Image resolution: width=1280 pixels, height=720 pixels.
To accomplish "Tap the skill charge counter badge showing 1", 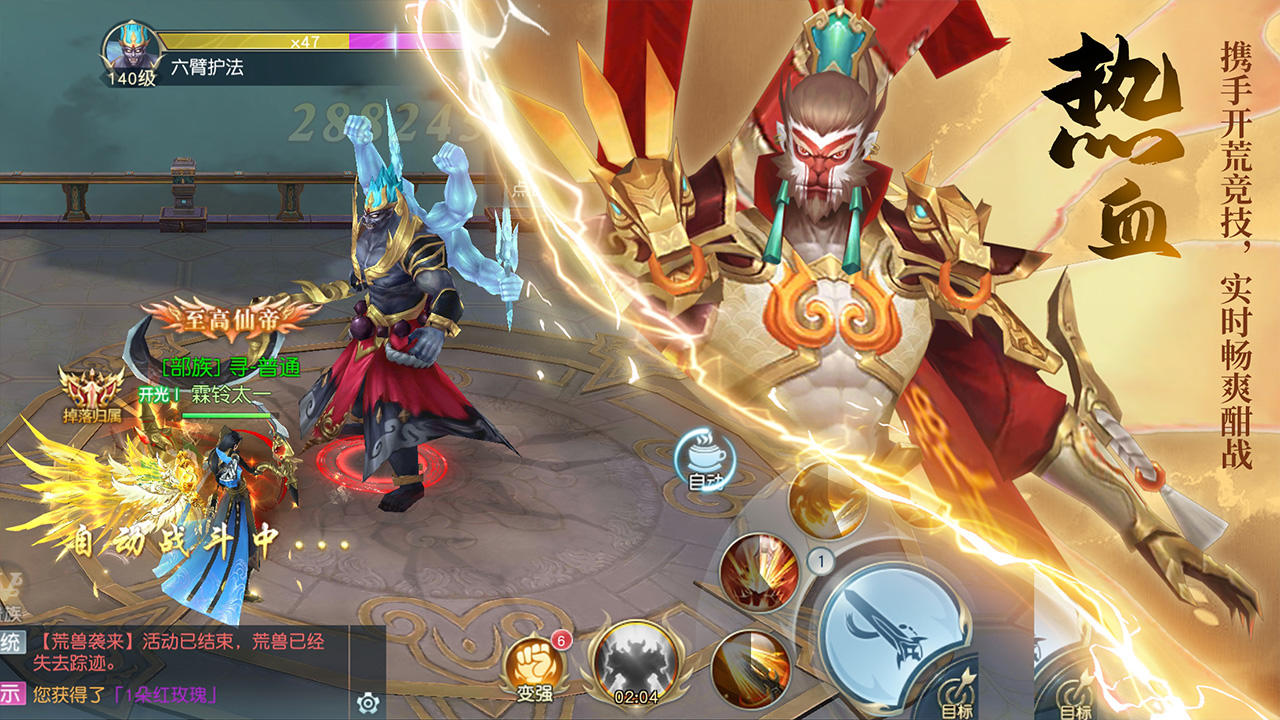I will point(821,560).
